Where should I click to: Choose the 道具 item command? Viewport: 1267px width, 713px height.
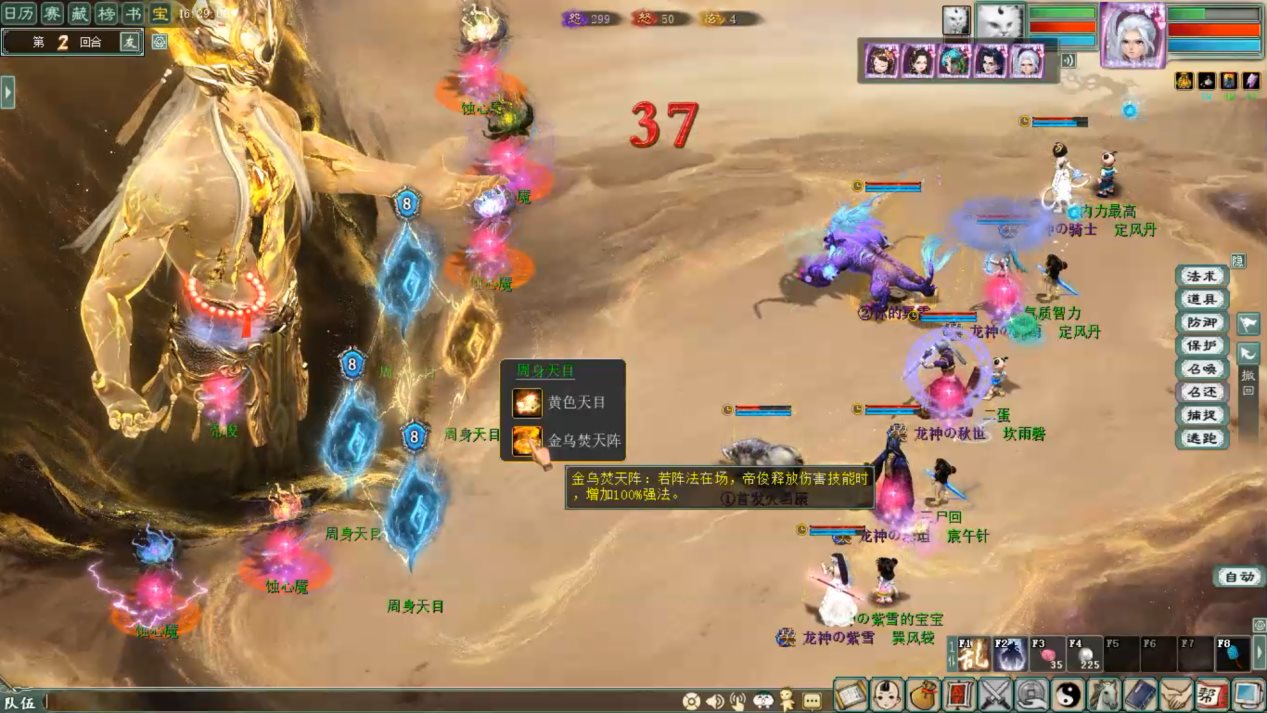pos(1201,300)
